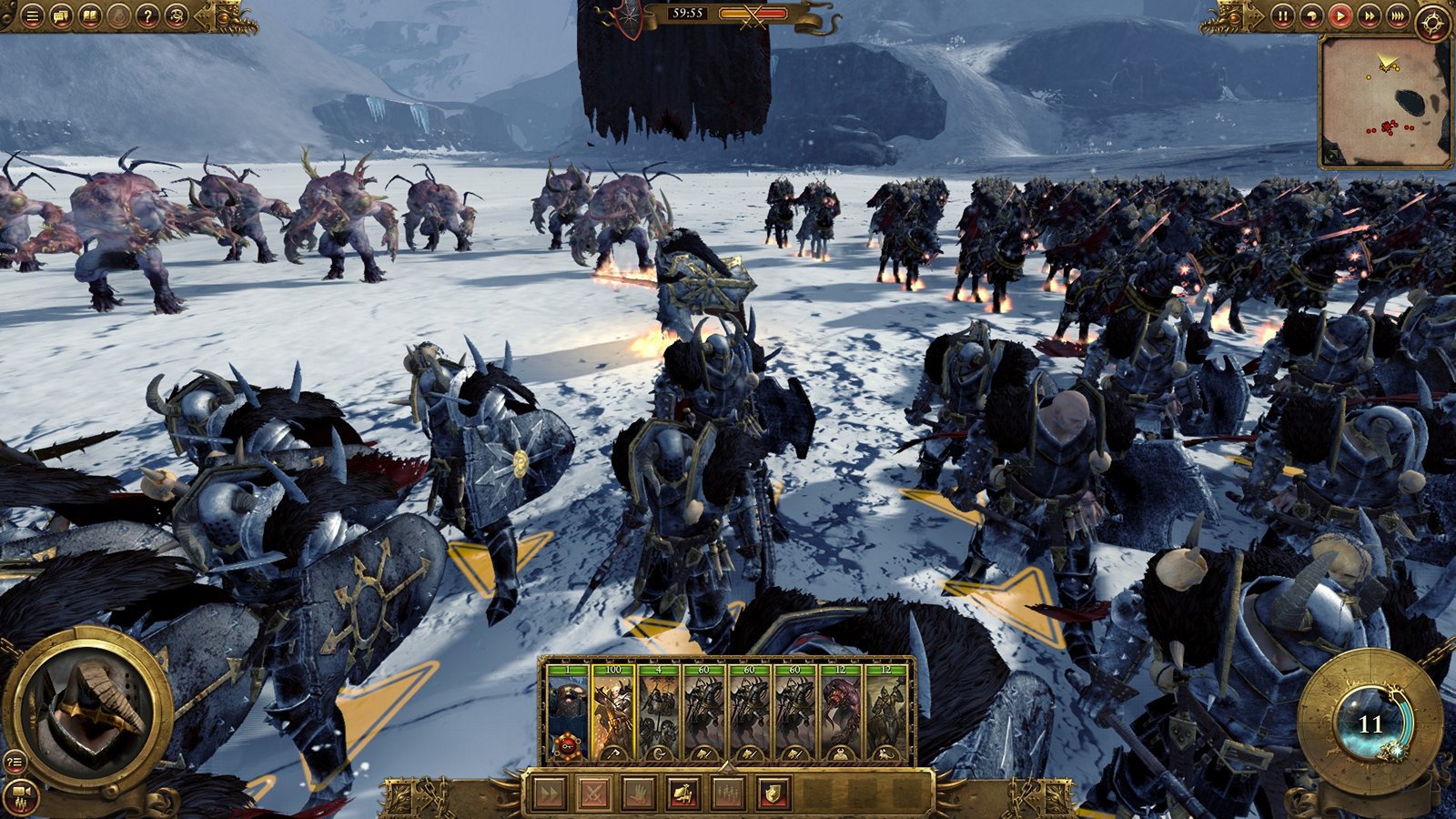Image resolution: width=1456 pixels, height=819 pixels.
Task: Set battle to double fast-forward speed
Action: [x=1369, y=15]
